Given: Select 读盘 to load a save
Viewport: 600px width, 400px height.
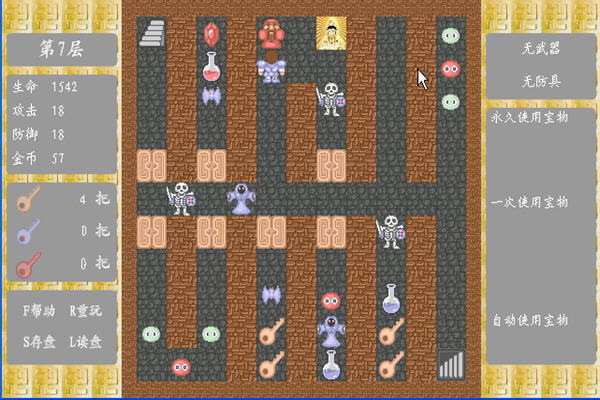Looking at the screenshot, I should 85,341.
